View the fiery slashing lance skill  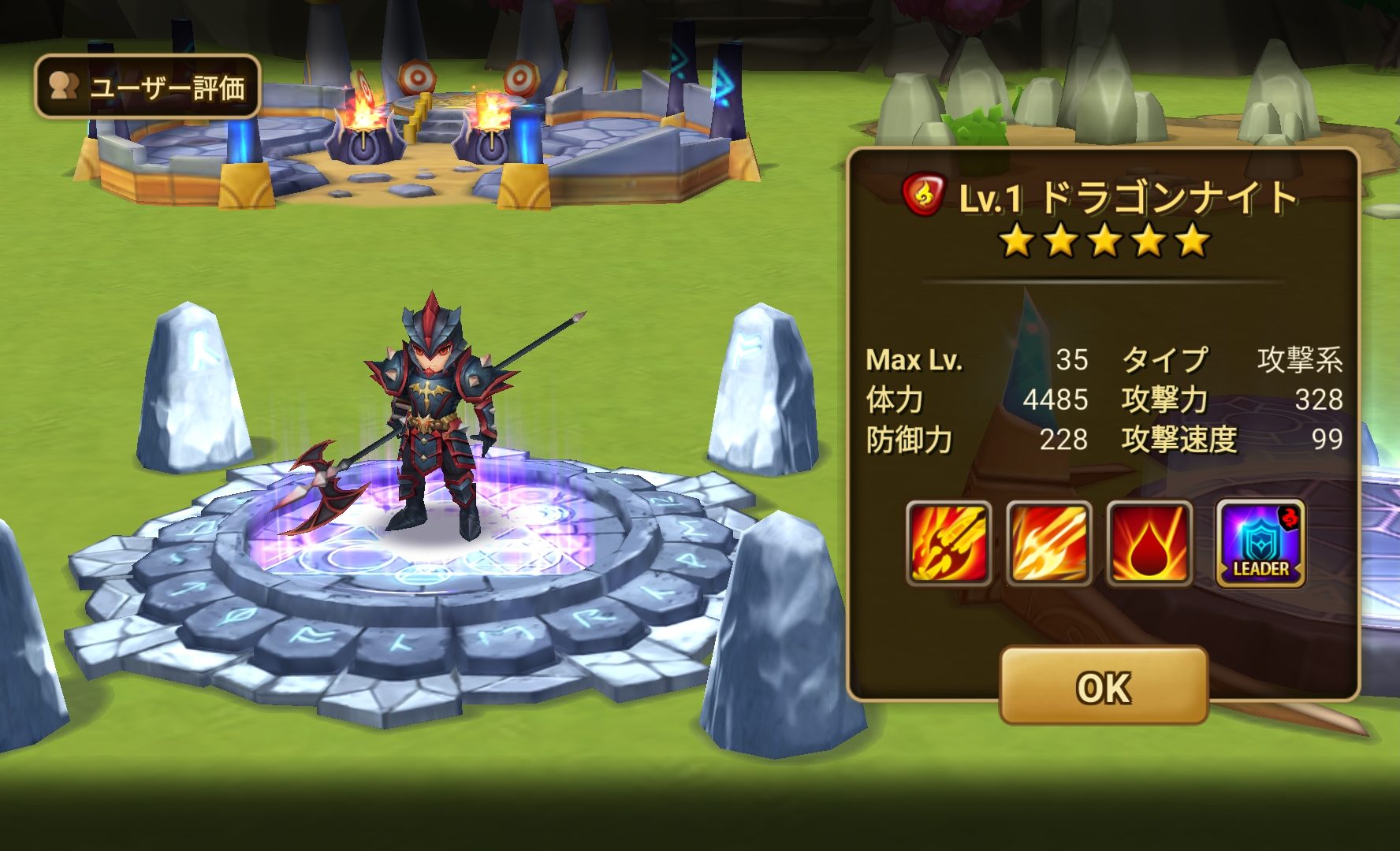pos(1049,543)
